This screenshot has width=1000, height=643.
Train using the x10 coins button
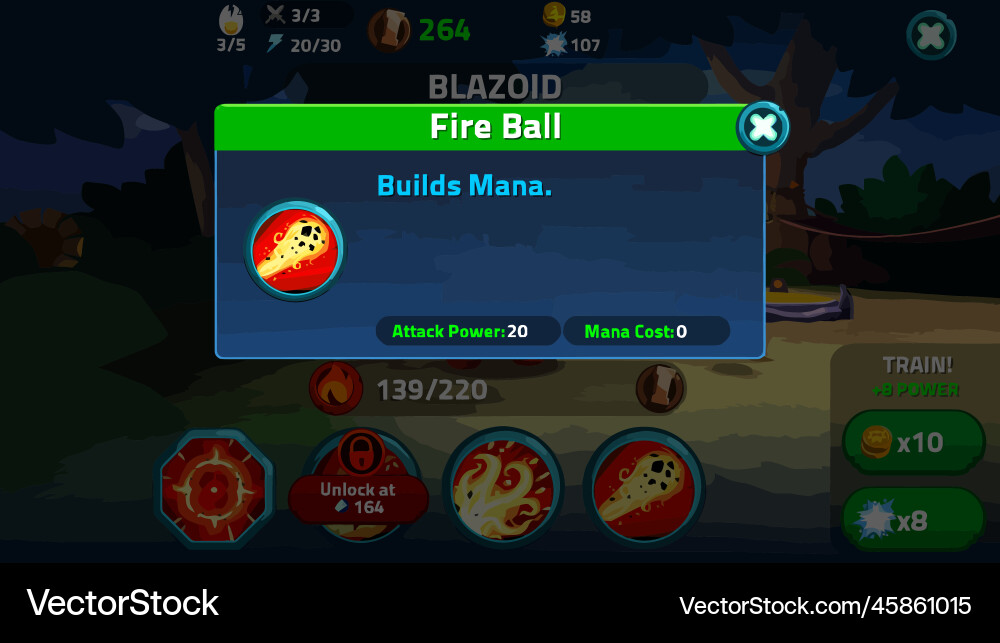pos(913,442)
